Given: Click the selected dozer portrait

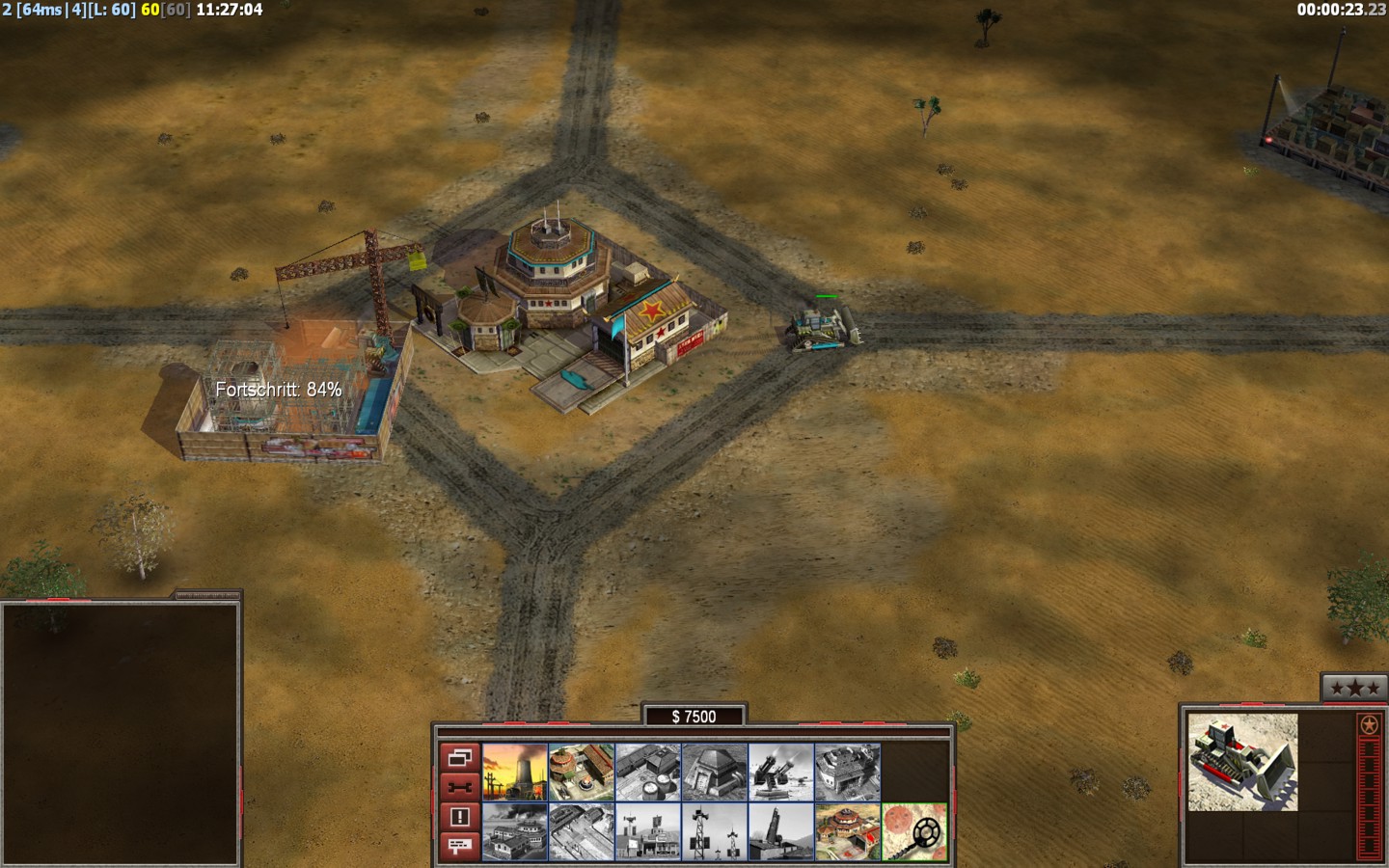Looking at the screenshot, I should pos(1242,762).
